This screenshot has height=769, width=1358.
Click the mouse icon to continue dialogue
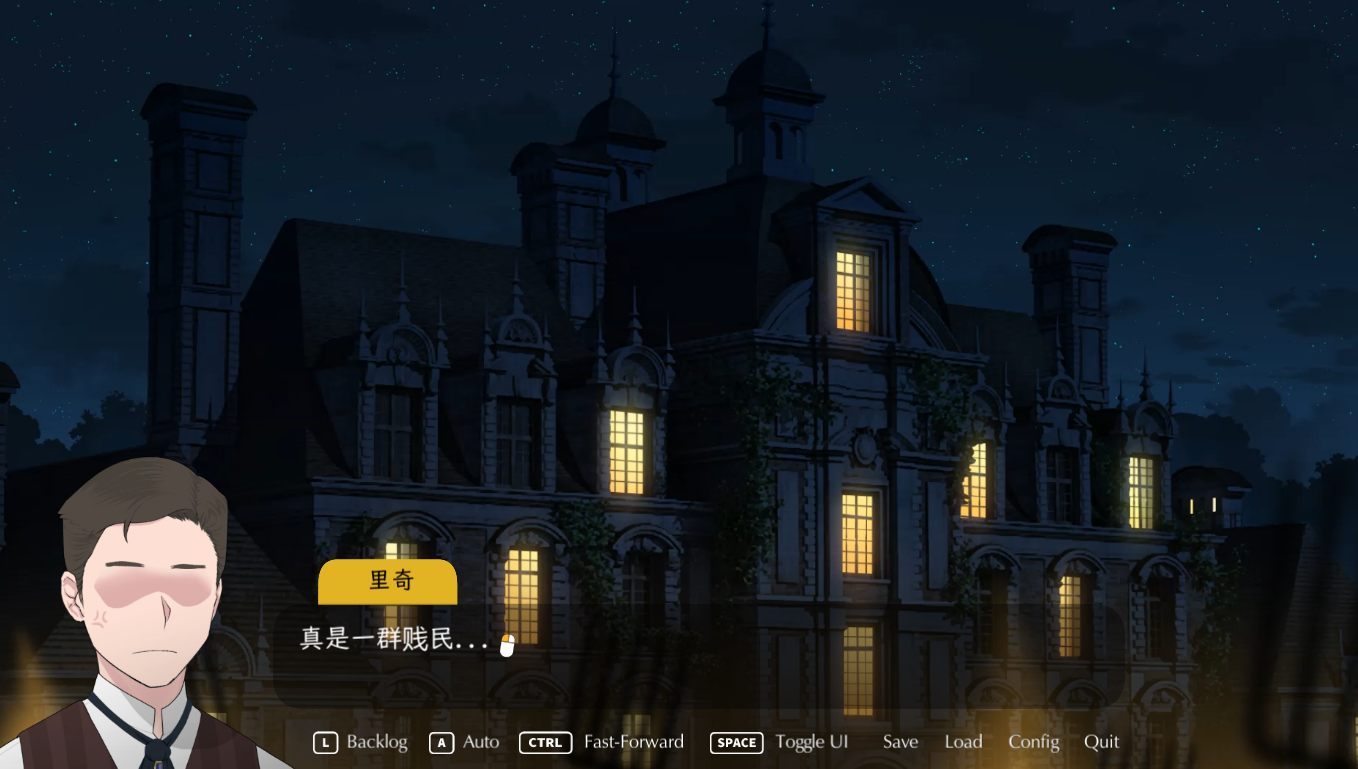click(x=507, y=645)
